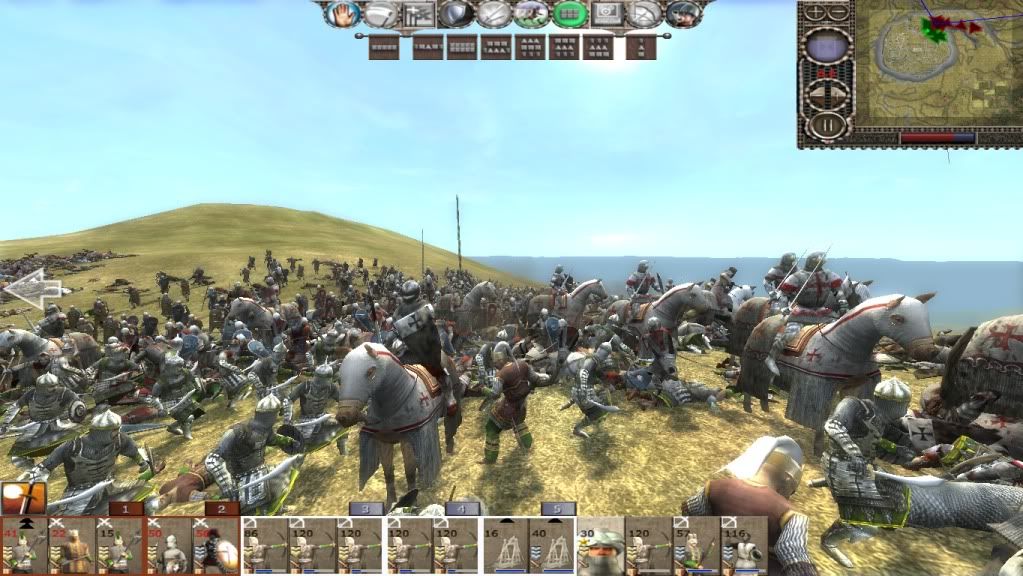Select the siege unit card showing 16

coord(506,547)
